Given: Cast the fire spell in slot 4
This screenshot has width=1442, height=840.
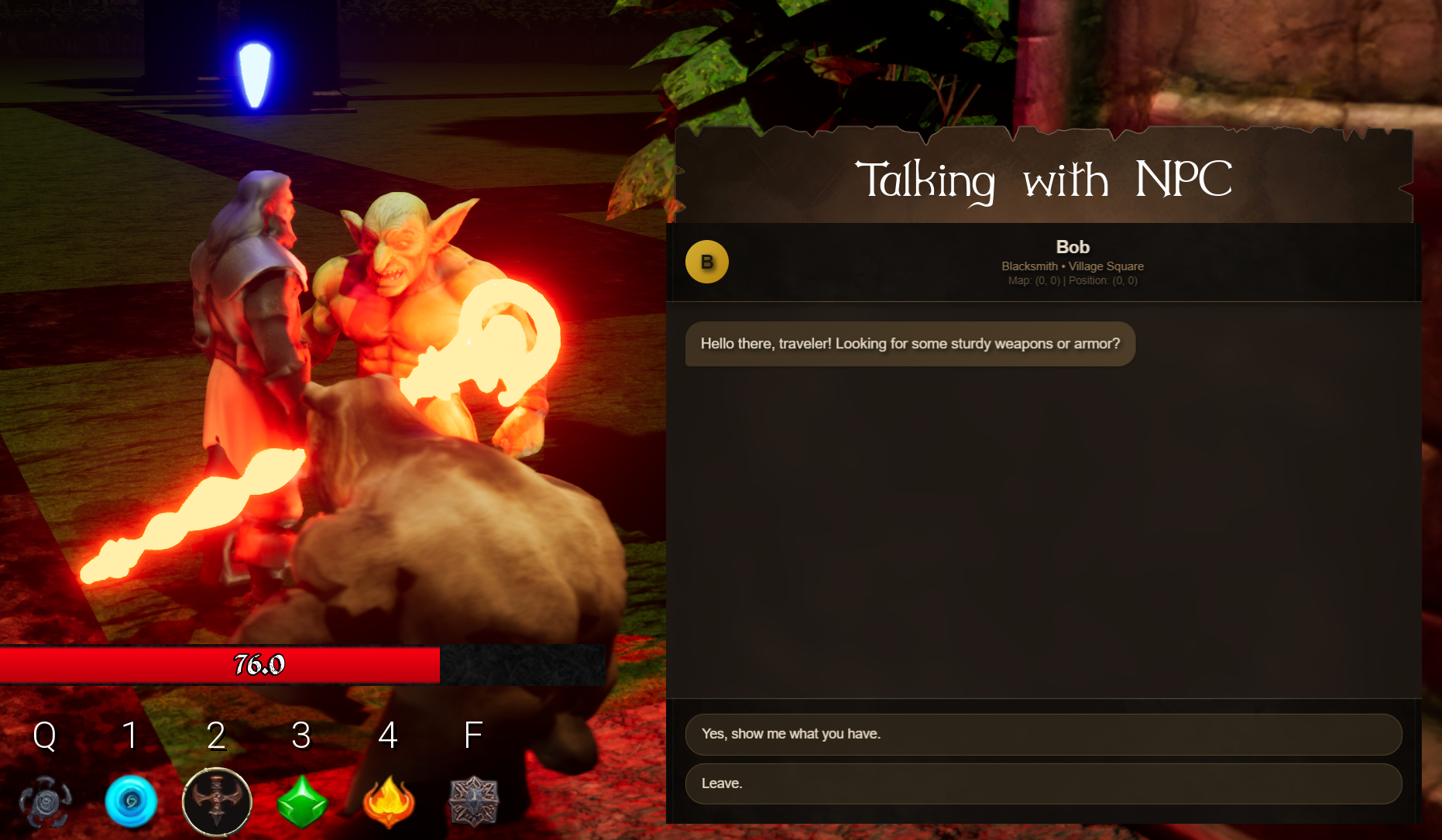Looking at the screenshot, I should (x=389, y=803).
